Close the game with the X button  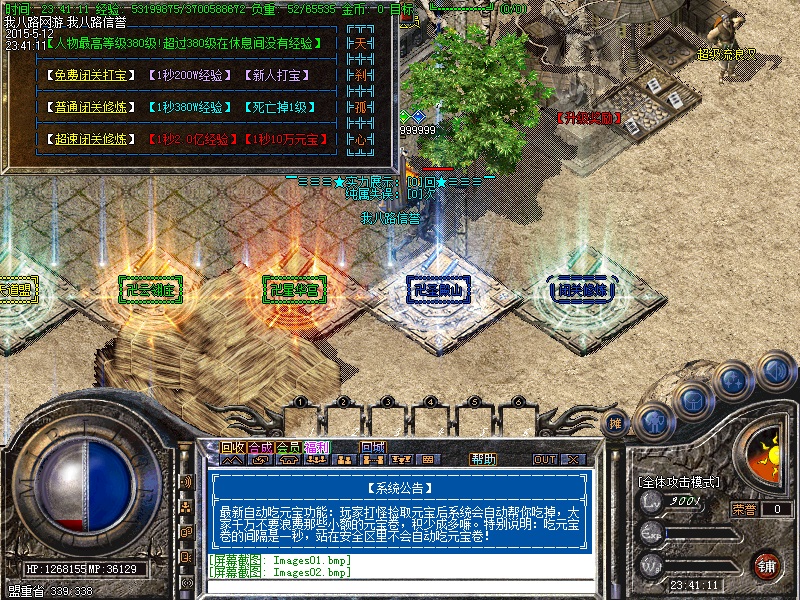pos(572,459)
